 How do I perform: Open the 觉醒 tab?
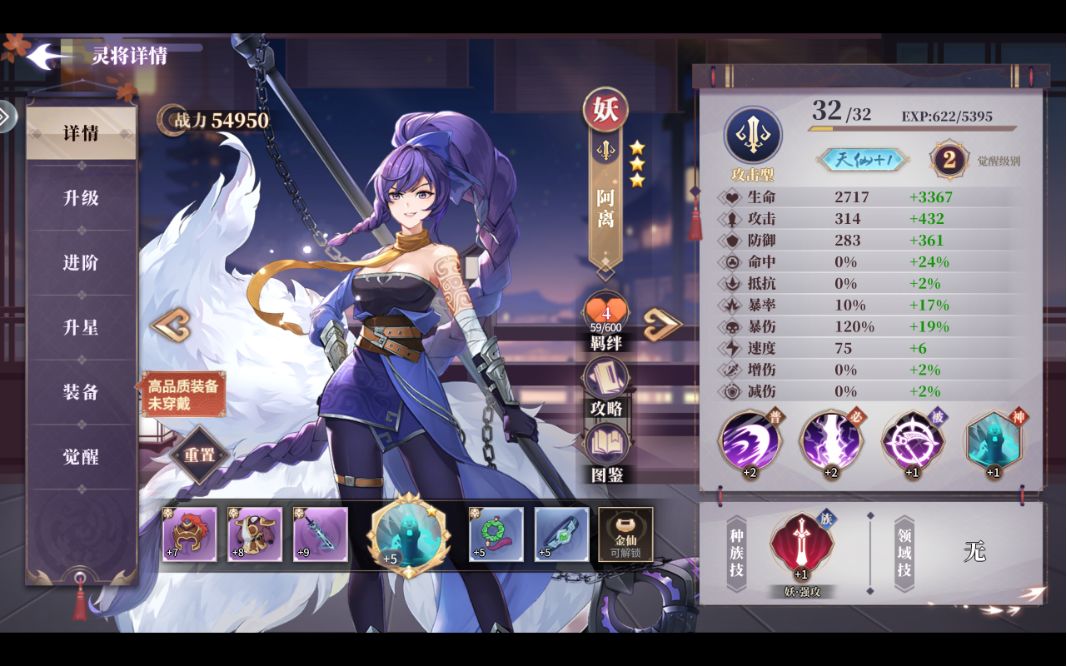[x=81, y=457]
